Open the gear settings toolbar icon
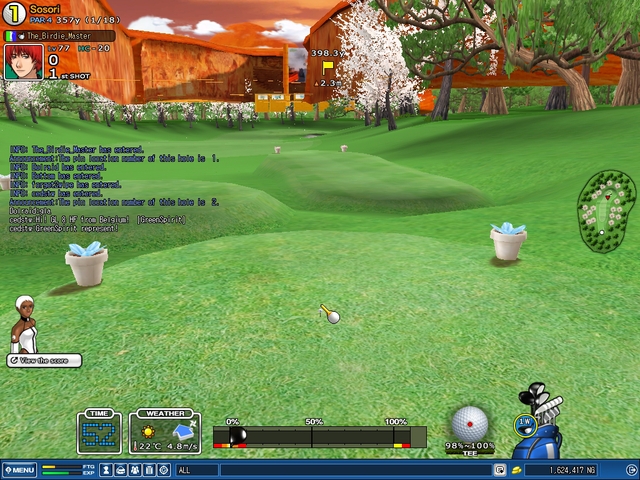Image resolution: width=640 pixels, height=480 pixels. tap(163, 470)
